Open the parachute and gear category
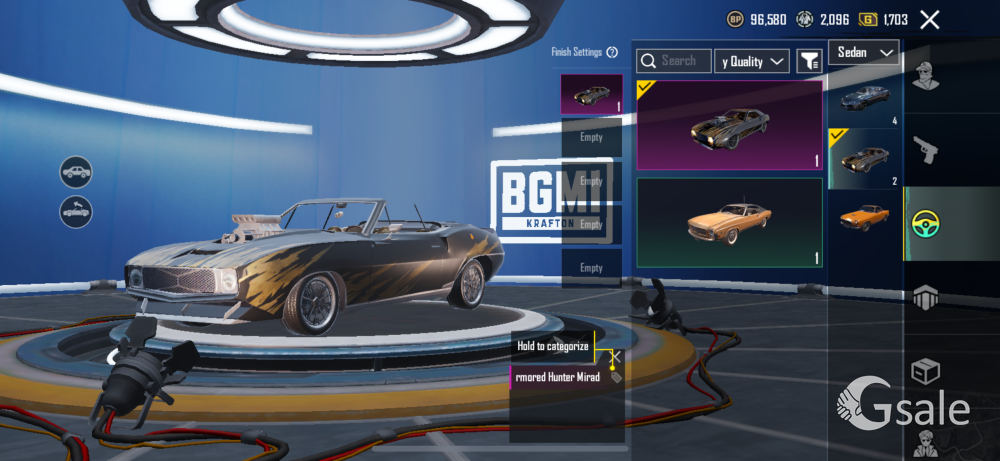The image size is (1000, 461). 926,297
